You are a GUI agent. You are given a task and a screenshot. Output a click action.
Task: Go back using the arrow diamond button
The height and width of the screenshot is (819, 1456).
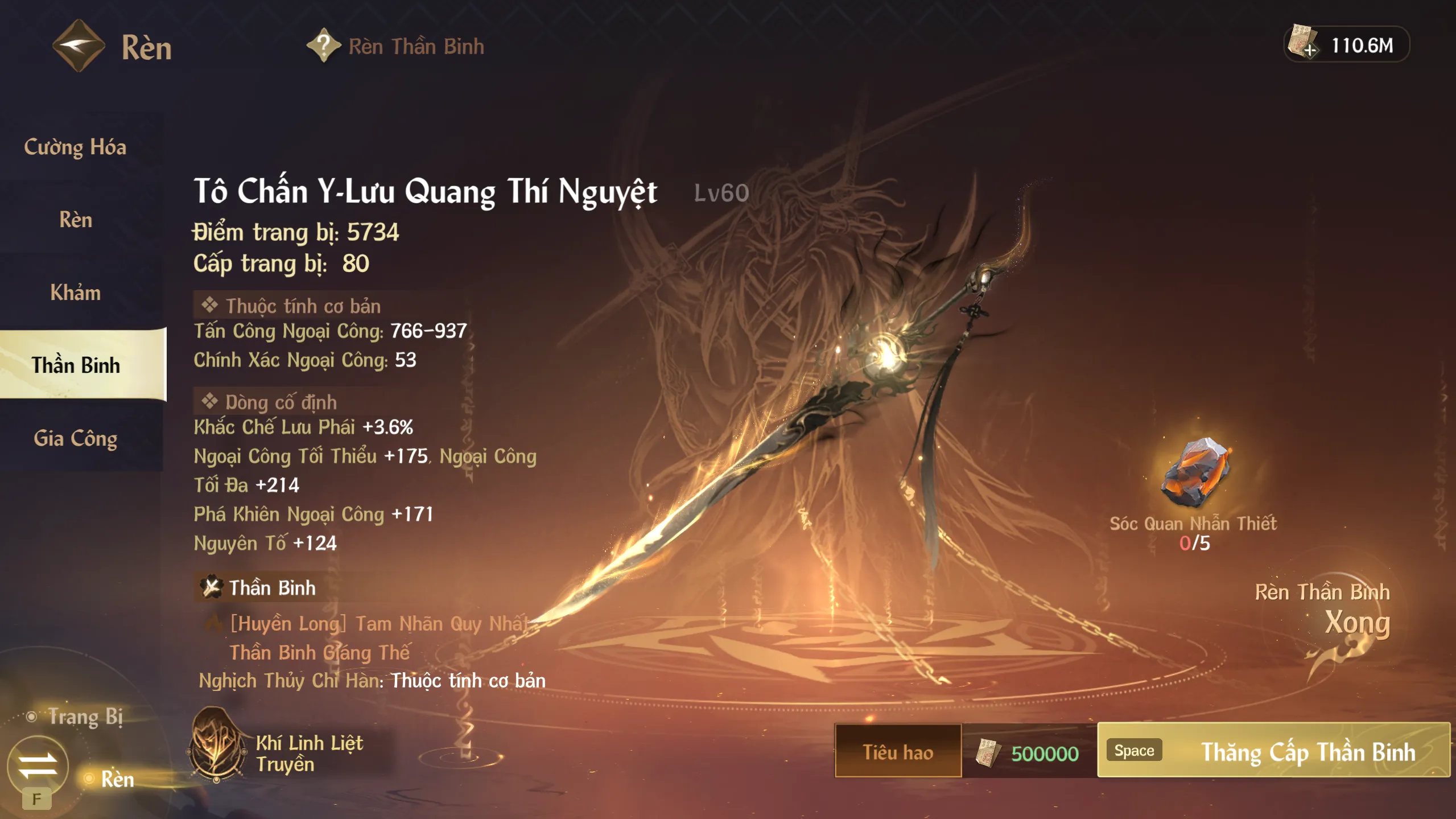[x=79, y=46]
